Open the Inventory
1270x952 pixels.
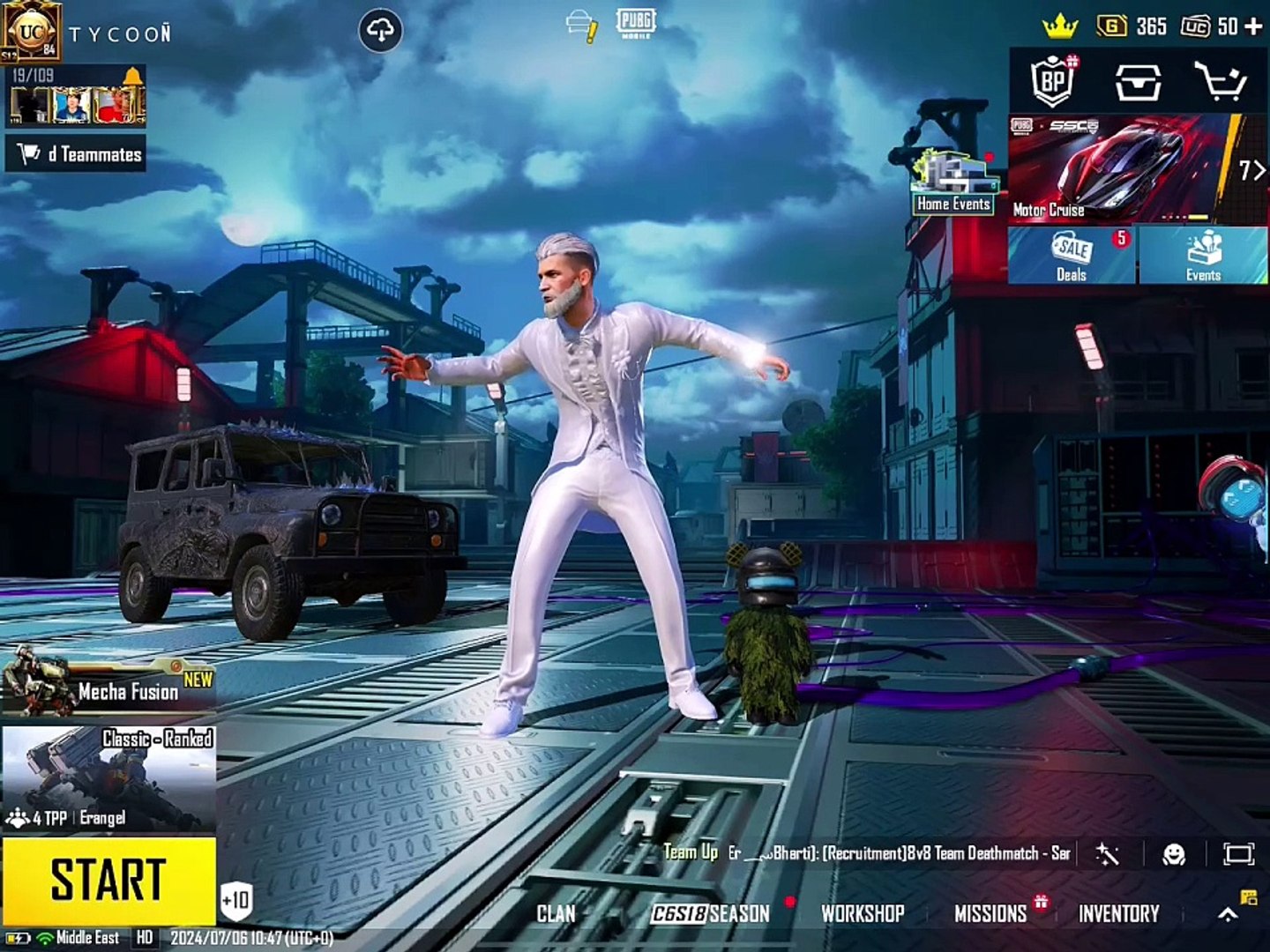(x=1118, y=914)
